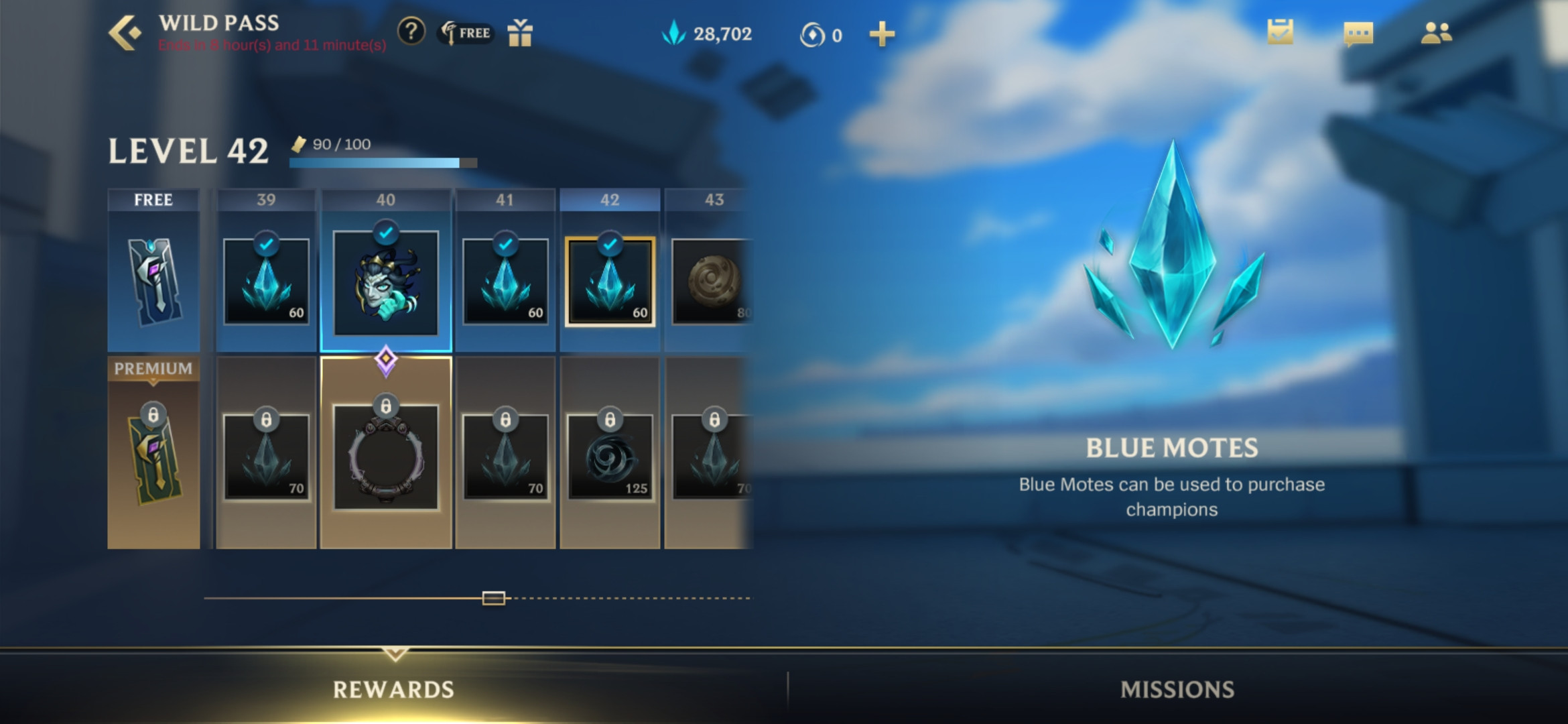Open the question mark help info
Screen dimensions: 1568x724
pyautogui.click(x=411, y=32)
